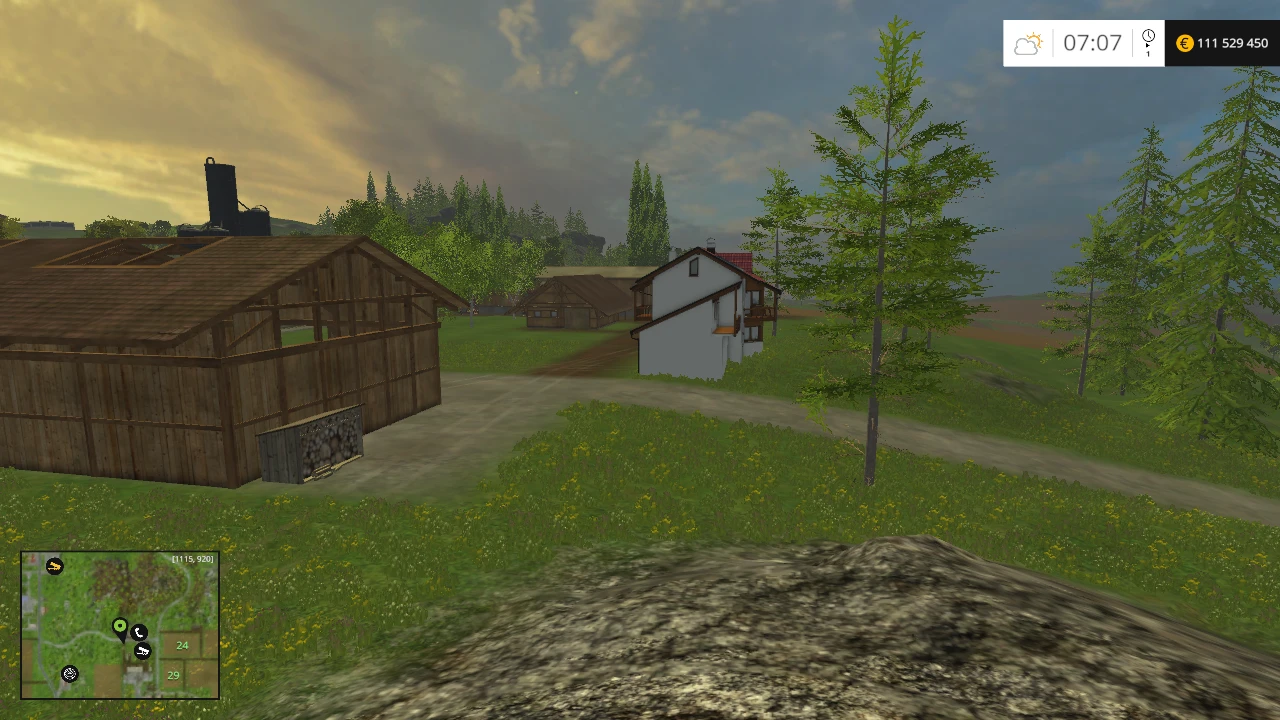Image resolution: width=1280 pixels, height=720 pixels.
Task: Click the telephone hotspot icon on the minimap
Action: point(139,633)
